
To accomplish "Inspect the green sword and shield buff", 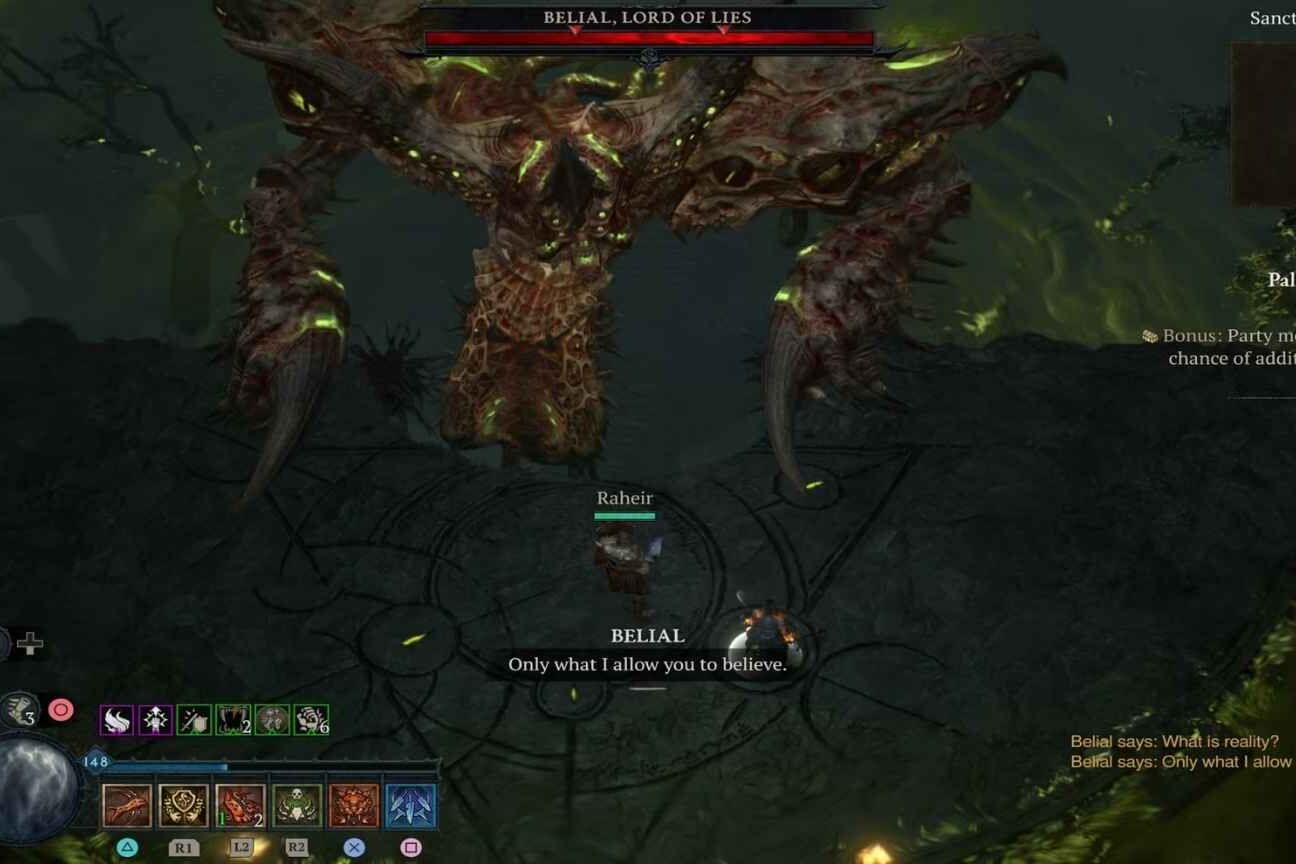I will pyautogui.click(x=194, y=720).
